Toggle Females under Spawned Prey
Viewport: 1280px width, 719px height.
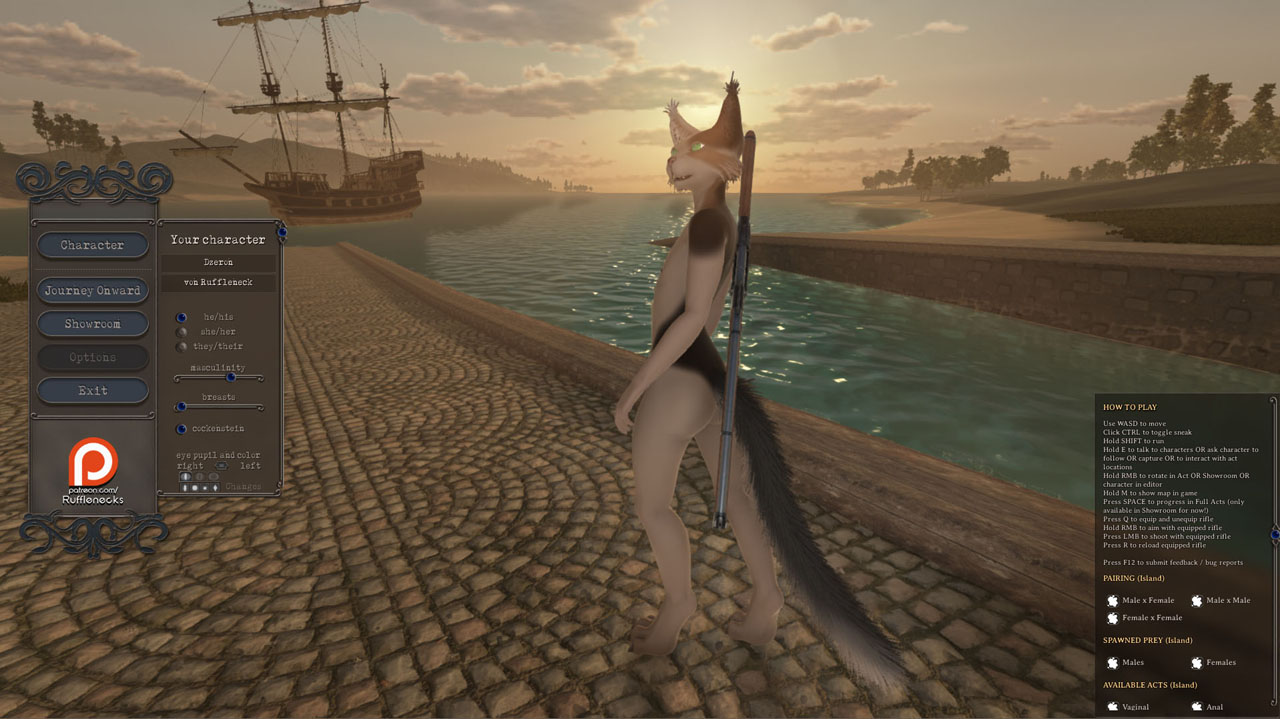[x=1197, y=663]
